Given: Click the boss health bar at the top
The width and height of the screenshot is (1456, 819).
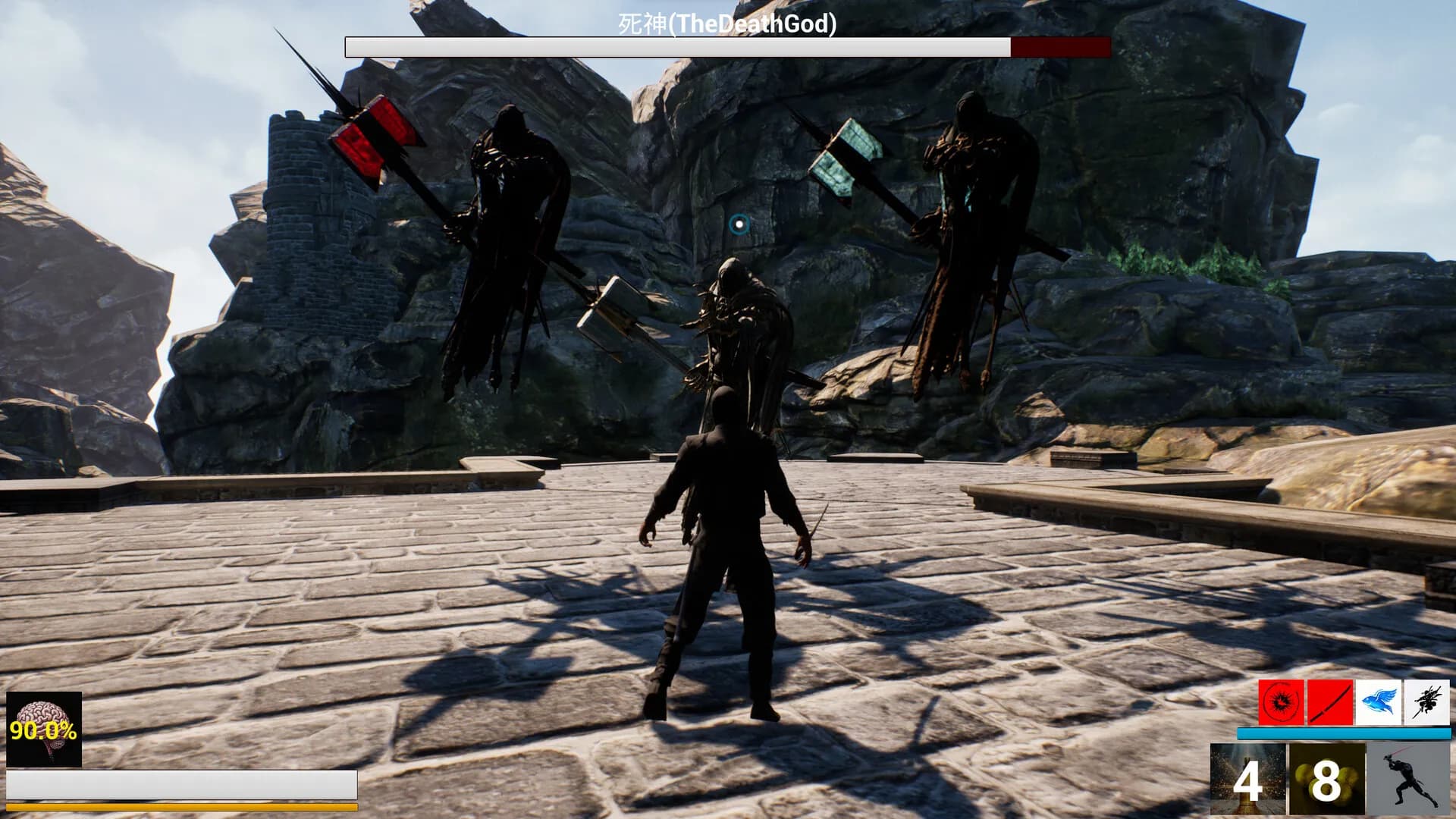Looking at the screenshot, I should (726, 46).
